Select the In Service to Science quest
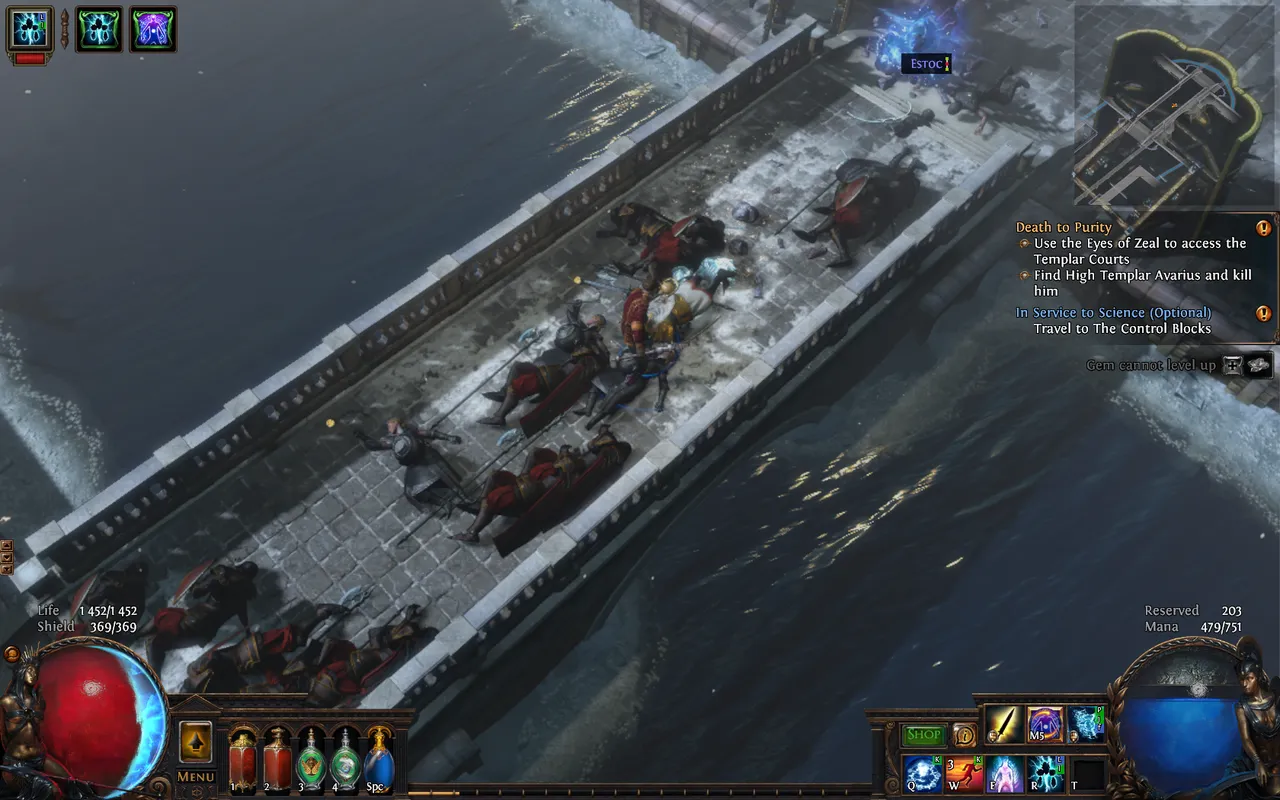1280x800 pixels. click(1113, 313)
